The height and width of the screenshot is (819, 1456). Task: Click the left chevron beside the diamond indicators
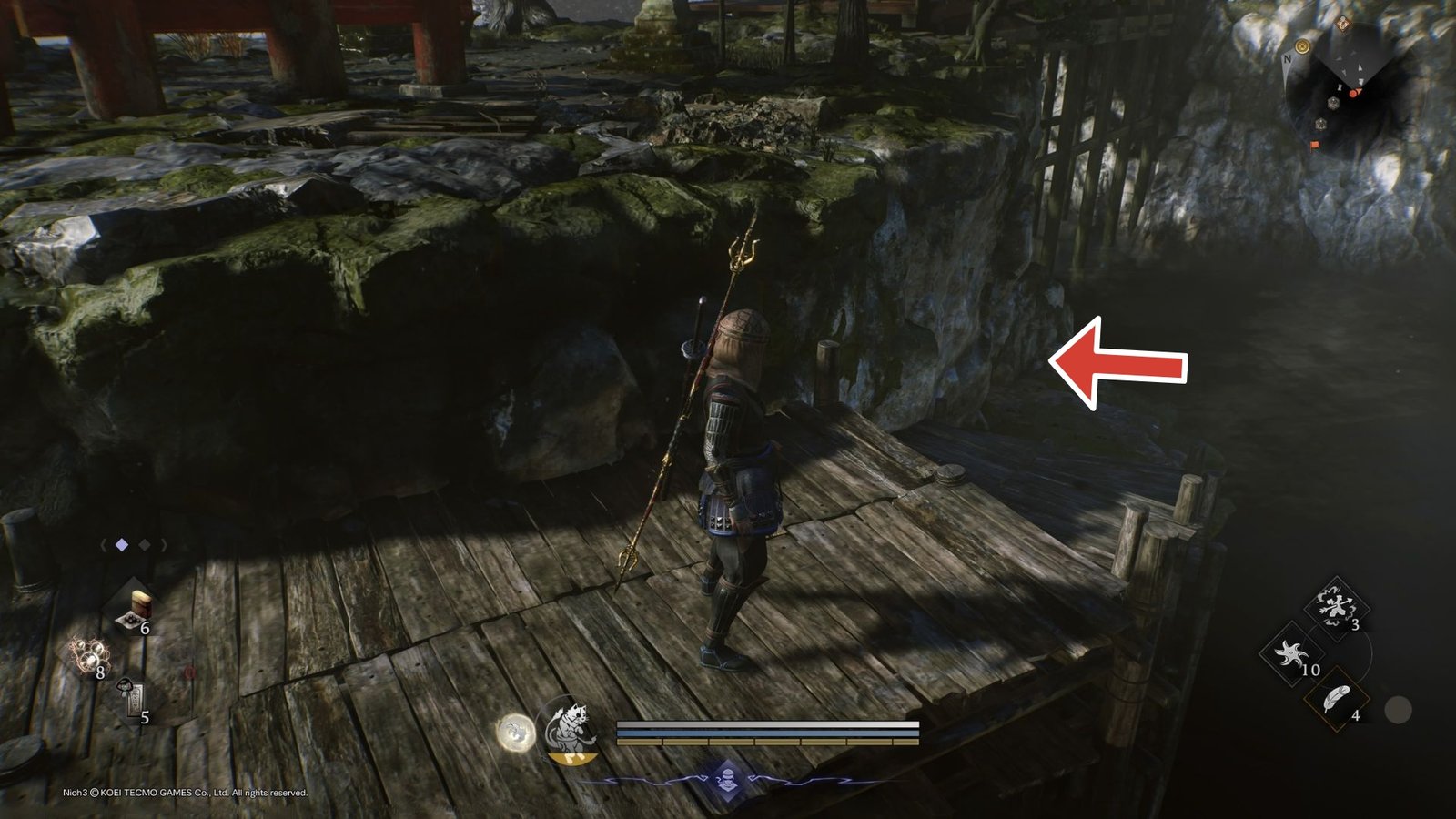click(x=104, y=545)
